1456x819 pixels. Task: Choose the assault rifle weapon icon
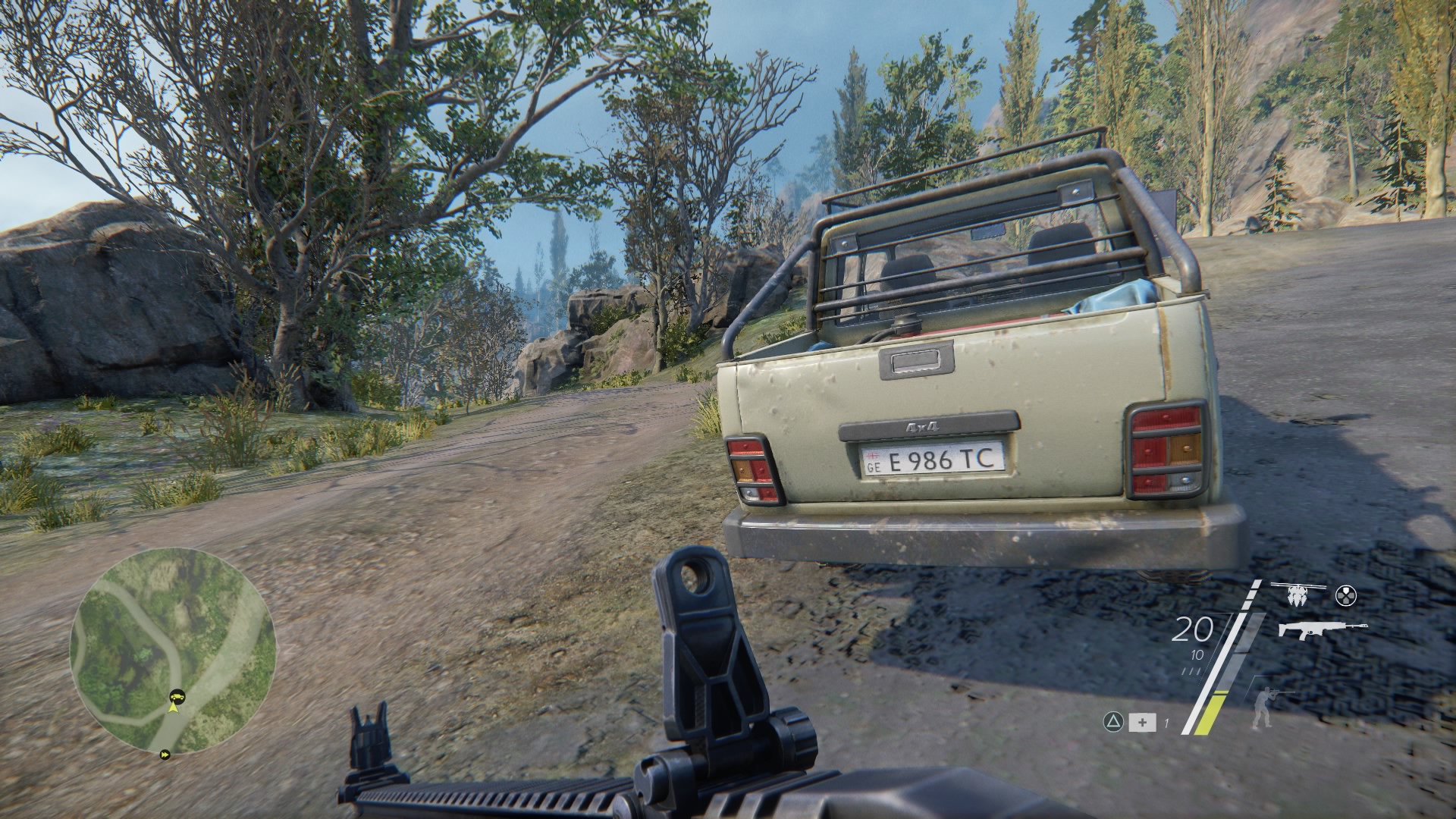pyautogui.click(x=1323, y=629)
